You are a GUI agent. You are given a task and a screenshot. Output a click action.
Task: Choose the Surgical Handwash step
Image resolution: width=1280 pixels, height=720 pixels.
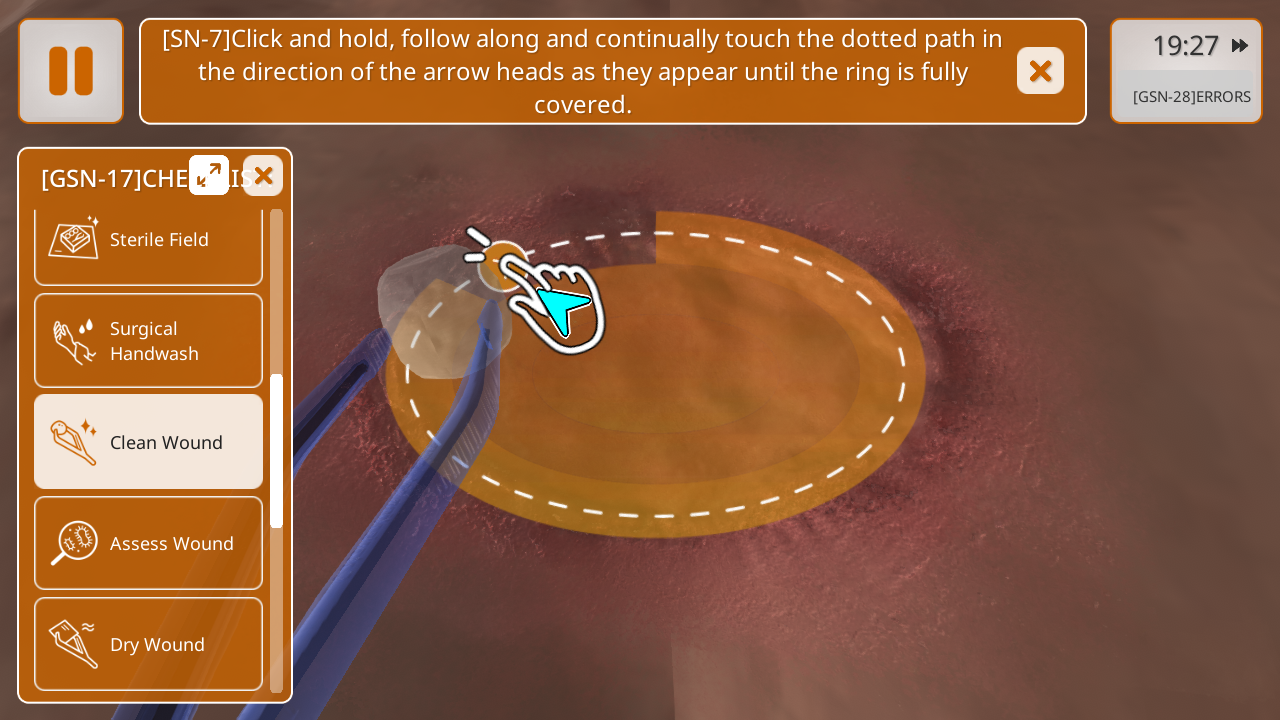click(x=148, y=341)
